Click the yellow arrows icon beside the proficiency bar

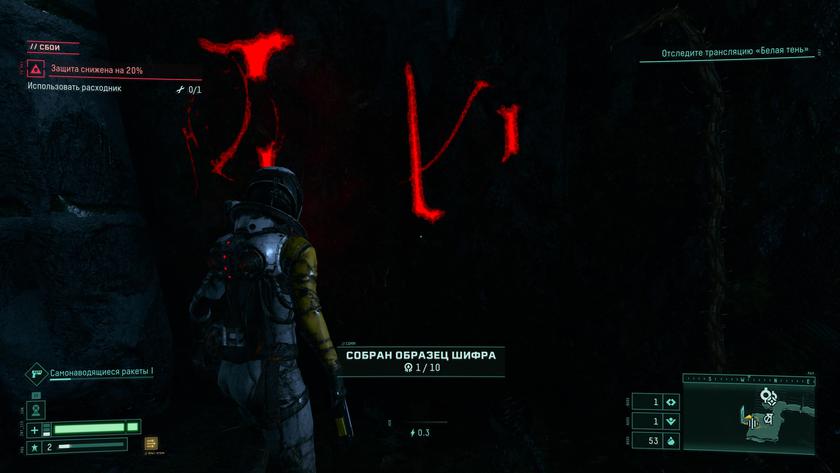point(151,443)
